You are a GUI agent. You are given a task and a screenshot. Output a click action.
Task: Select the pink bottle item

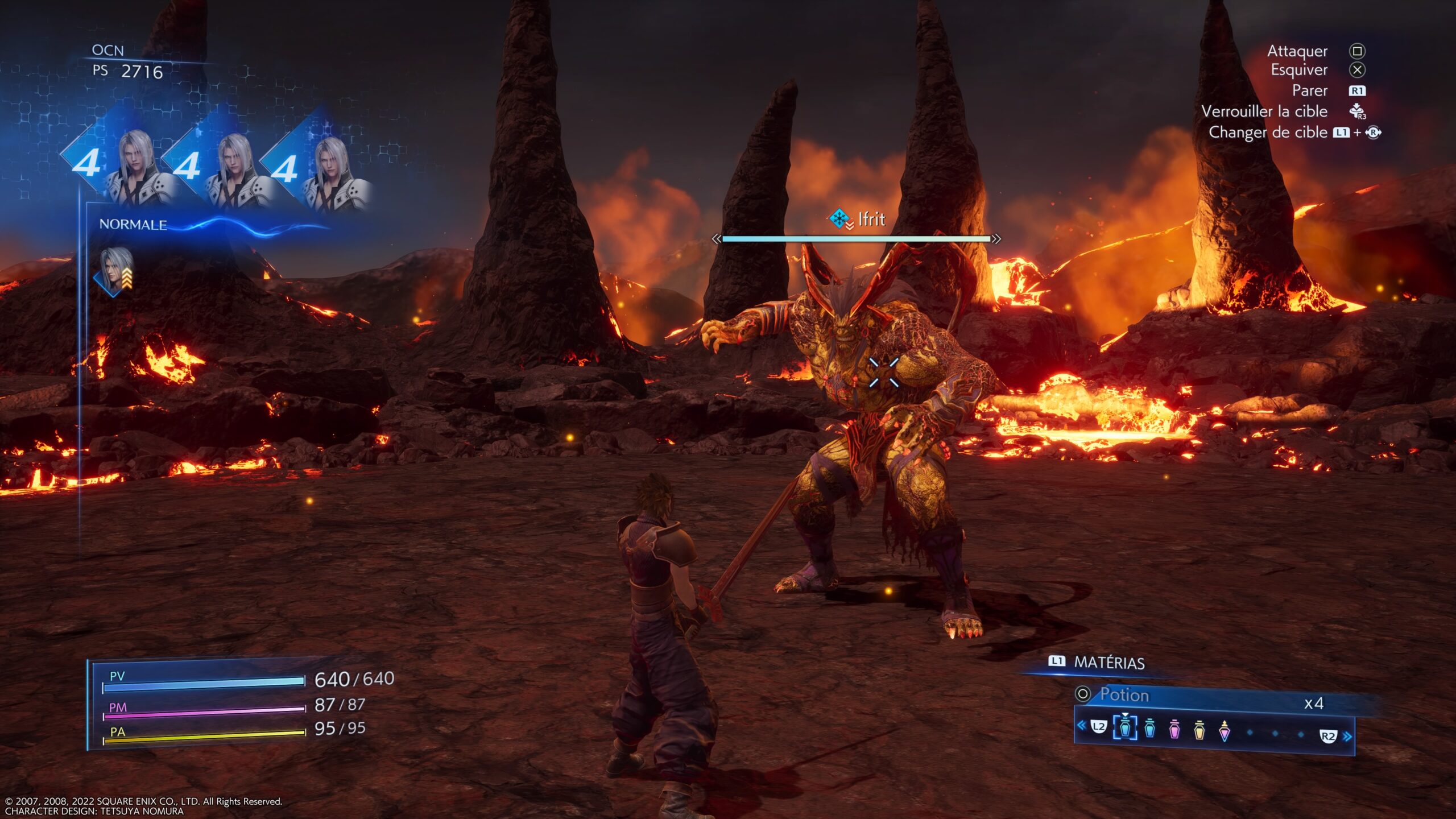pyautogui.click(x=1174, y=729)
